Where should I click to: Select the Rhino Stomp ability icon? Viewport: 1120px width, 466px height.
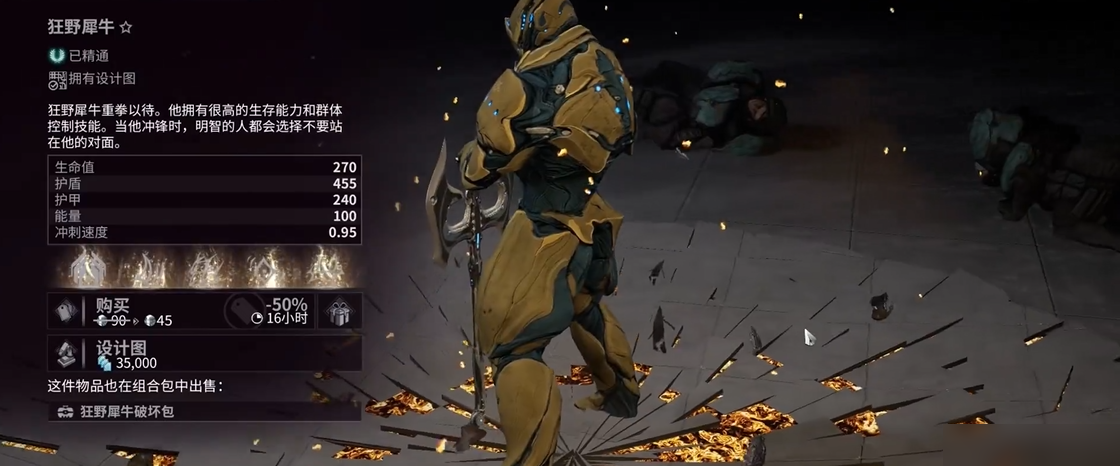[327, 268]
